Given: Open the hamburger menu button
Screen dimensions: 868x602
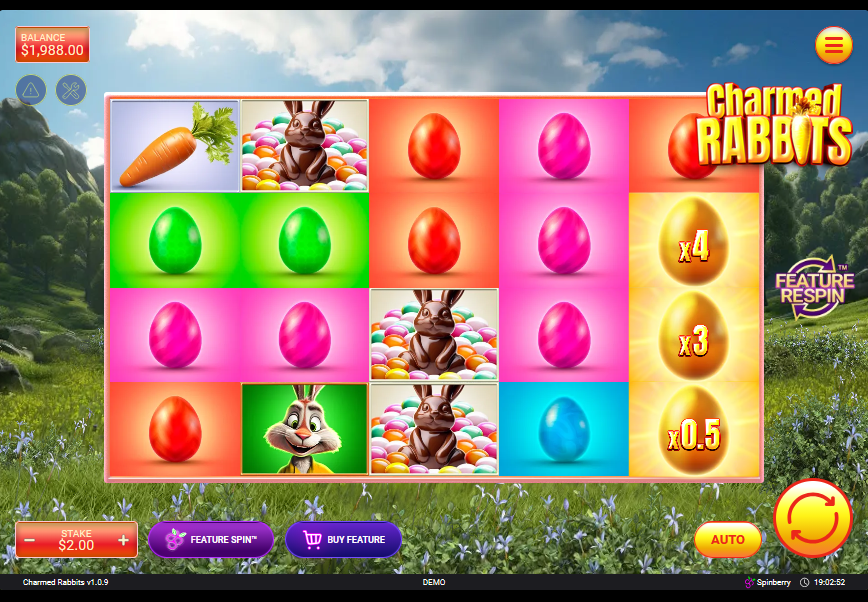Looking at the screenshot, I should 833,45.
